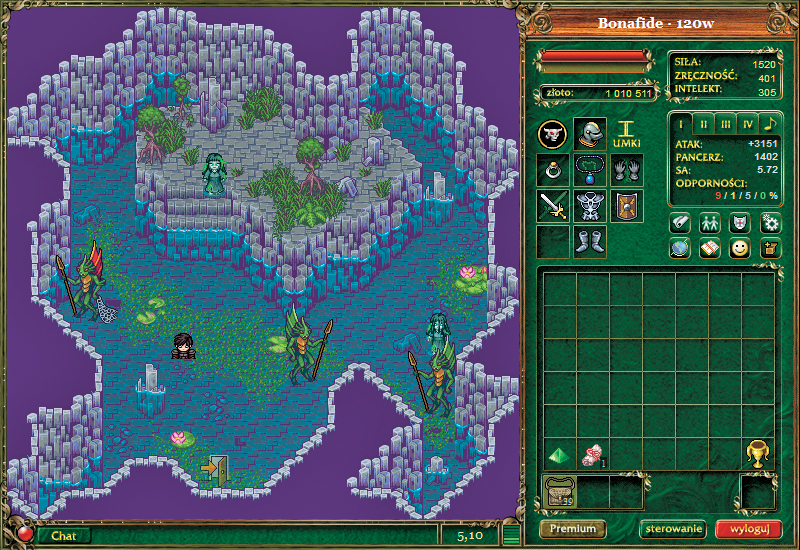Open the world globe map icon
800x550 pixels.
pyautogui.click(x=680, y=249)
